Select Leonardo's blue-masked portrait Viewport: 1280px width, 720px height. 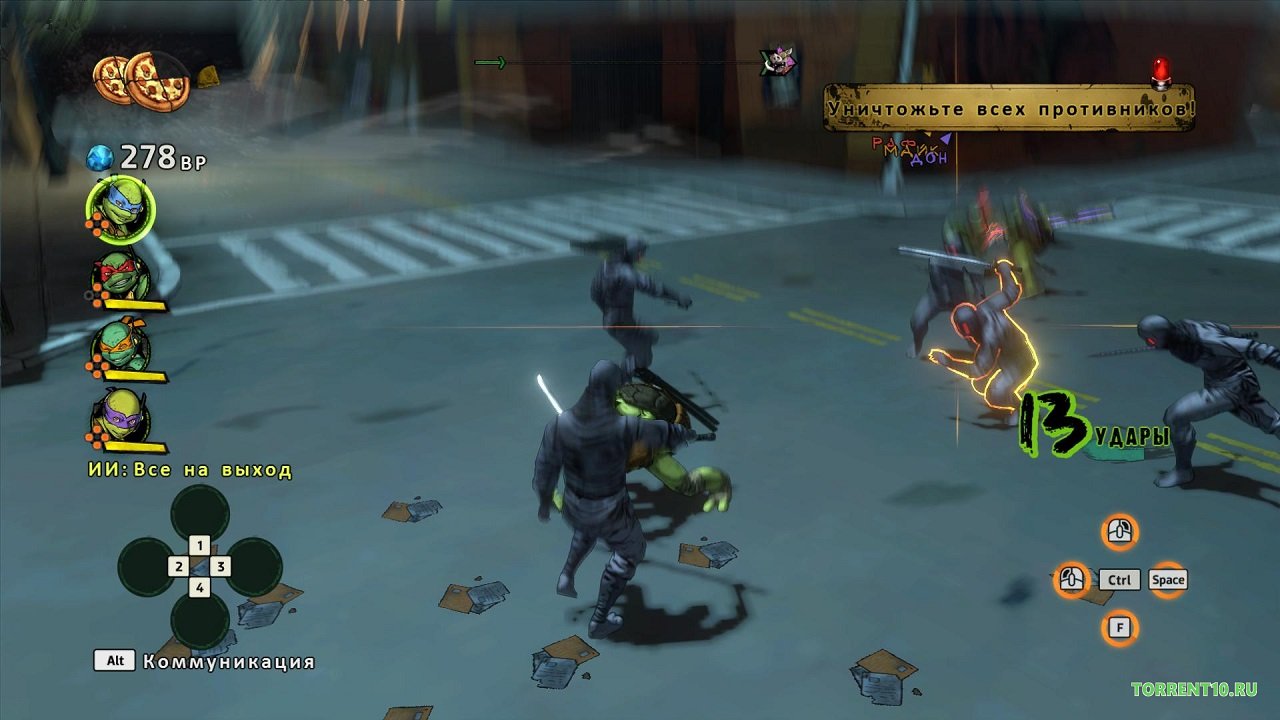(121, 210)
